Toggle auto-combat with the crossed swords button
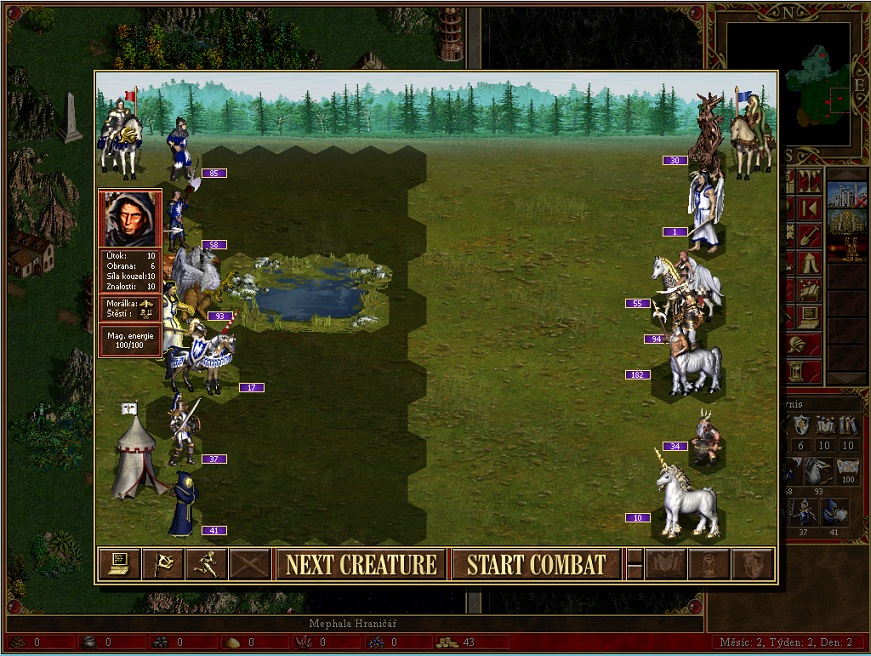Image resolution: width=871 pixels, height=656 pixels. click(x=249, y=564)
